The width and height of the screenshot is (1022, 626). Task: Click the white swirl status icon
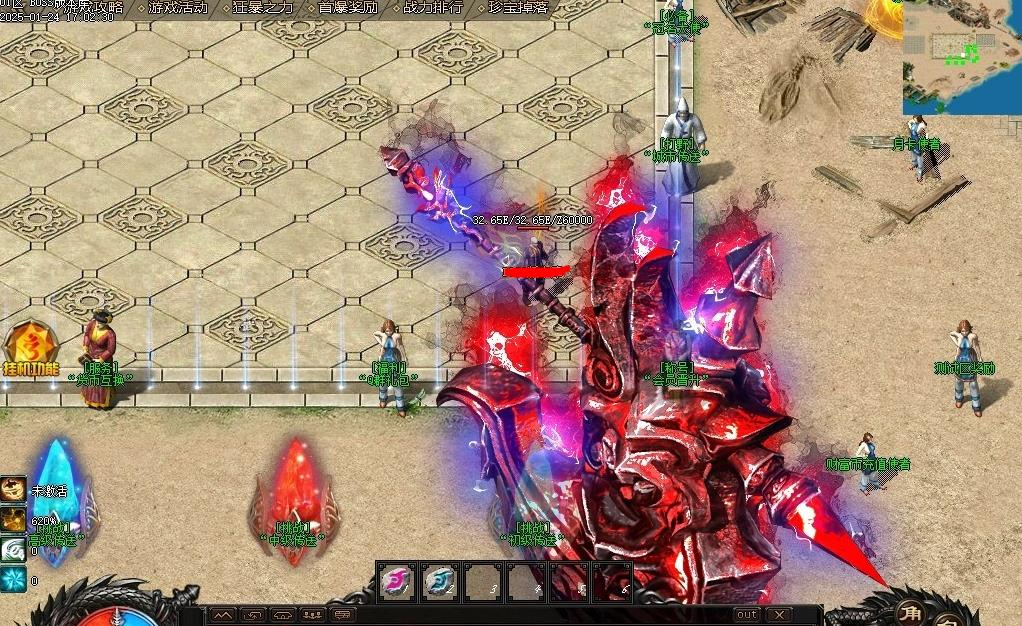[x=13, y=550]
